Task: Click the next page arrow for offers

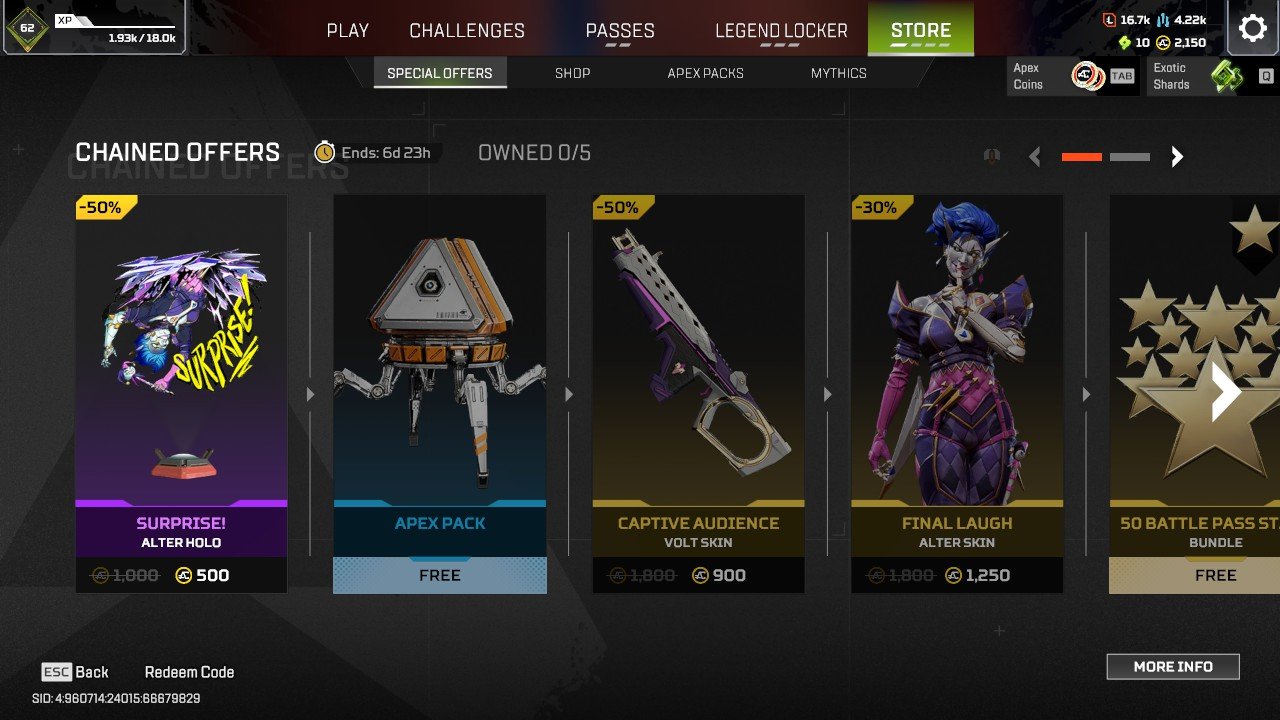Action: tap(1177, 157)
